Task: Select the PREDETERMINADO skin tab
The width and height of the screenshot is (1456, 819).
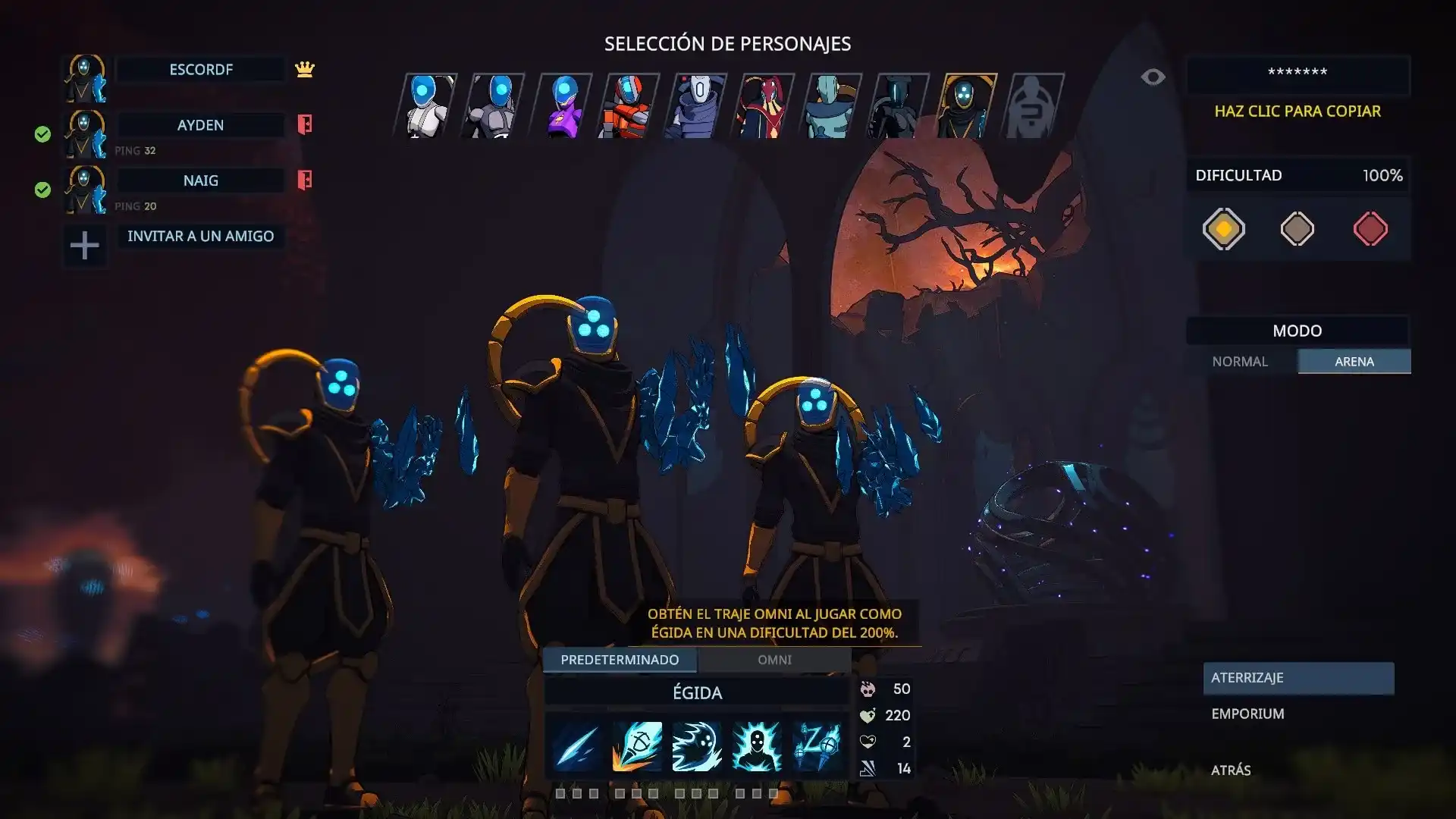Action: [620, 660]
